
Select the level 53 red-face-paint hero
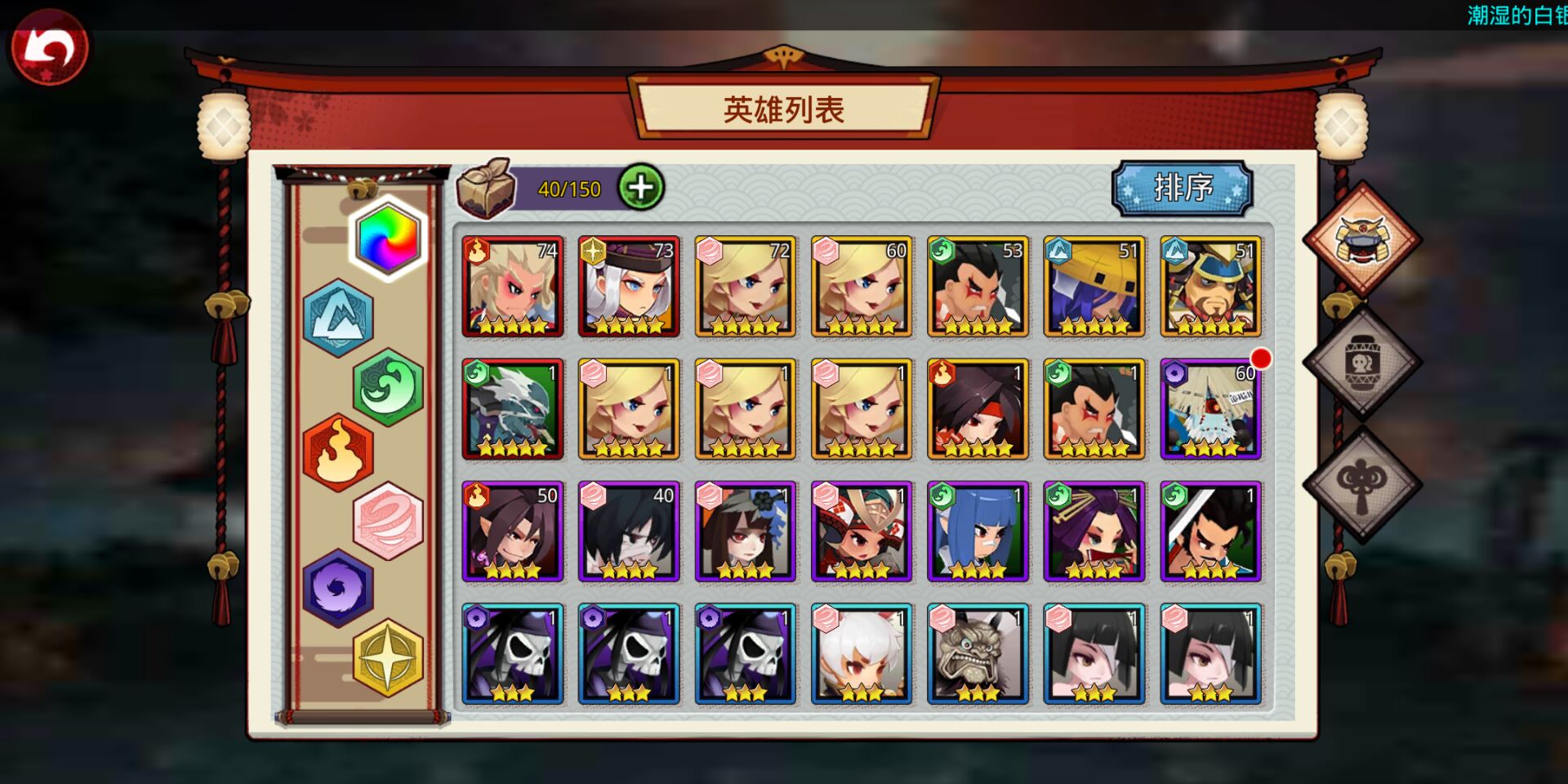978,287
